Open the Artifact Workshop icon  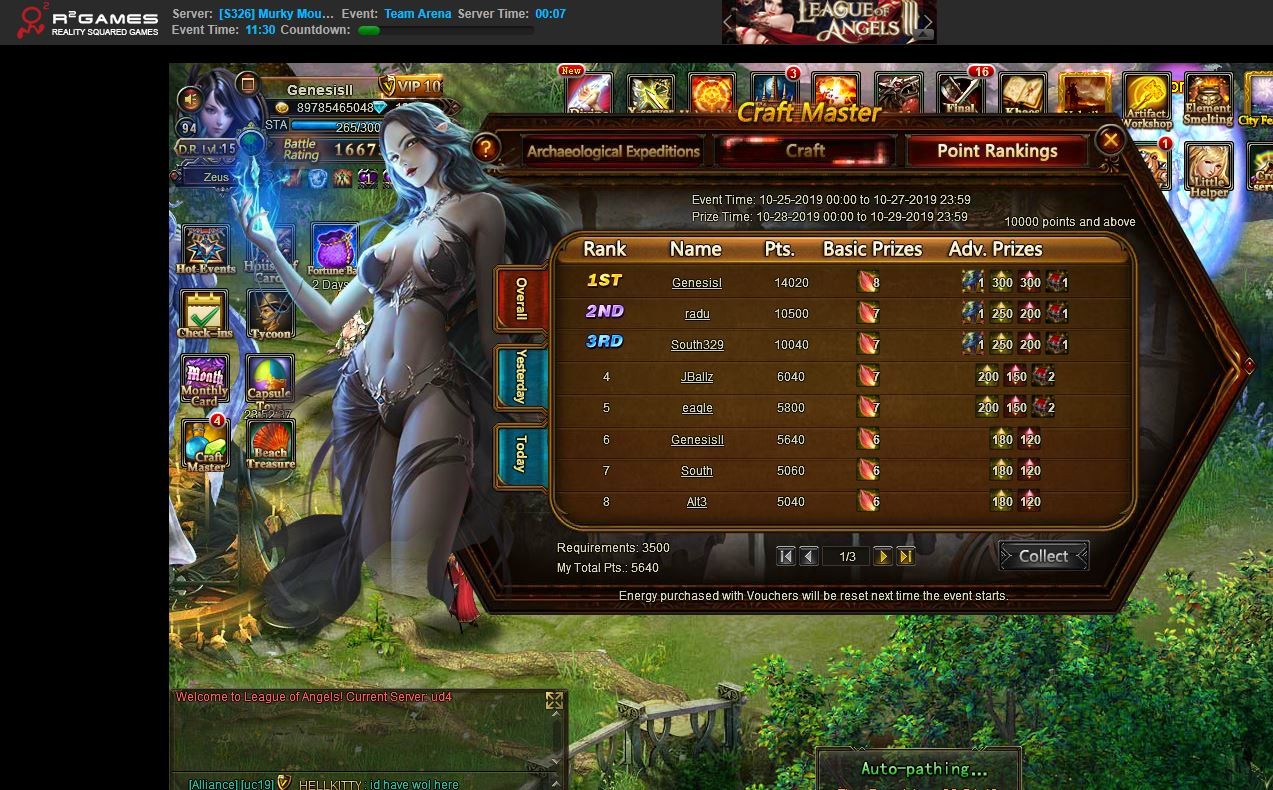(1146, 98)
